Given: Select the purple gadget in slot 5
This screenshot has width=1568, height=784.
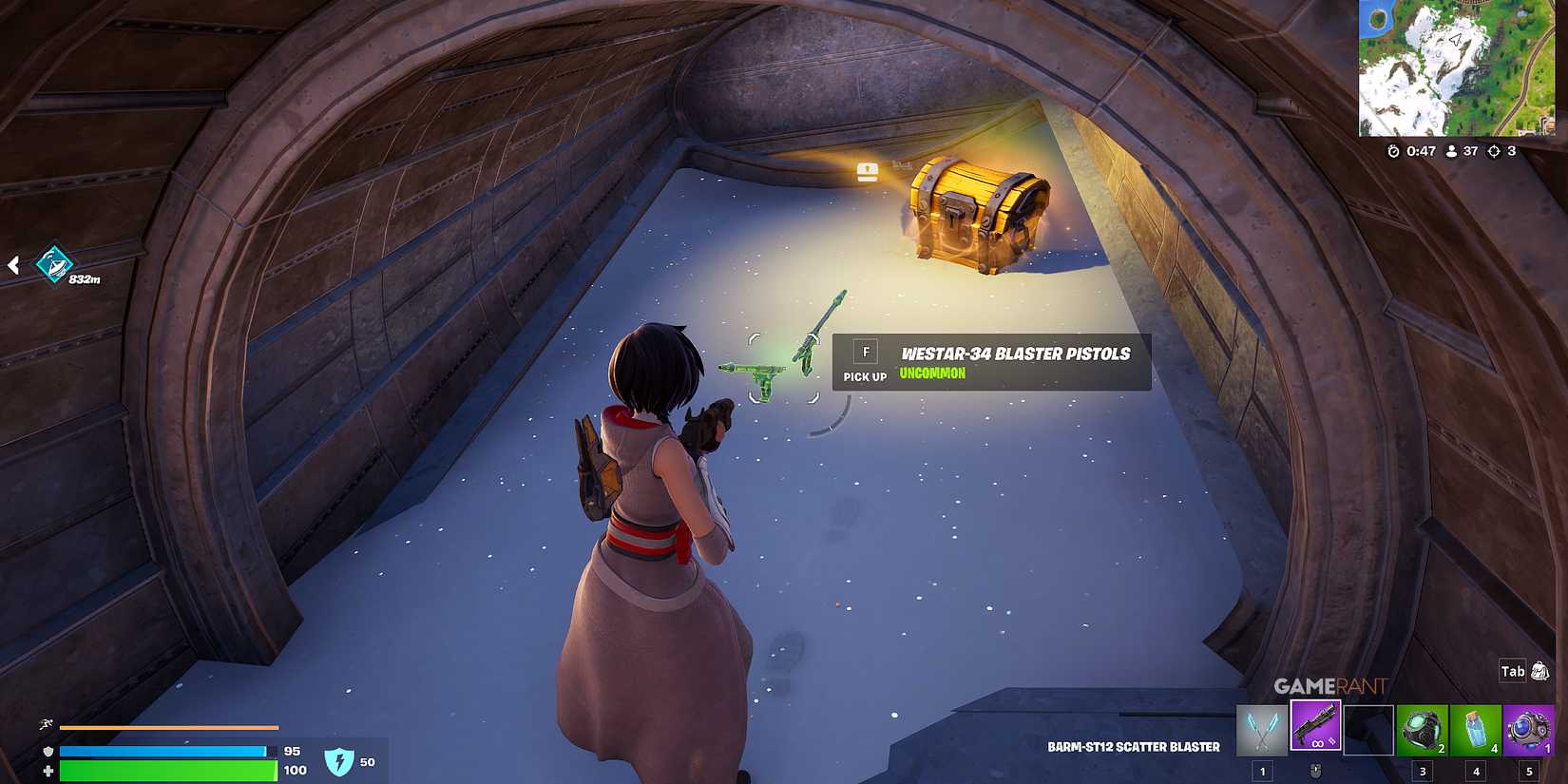Looking at the screenshot, I should [x=1531, y=727].
